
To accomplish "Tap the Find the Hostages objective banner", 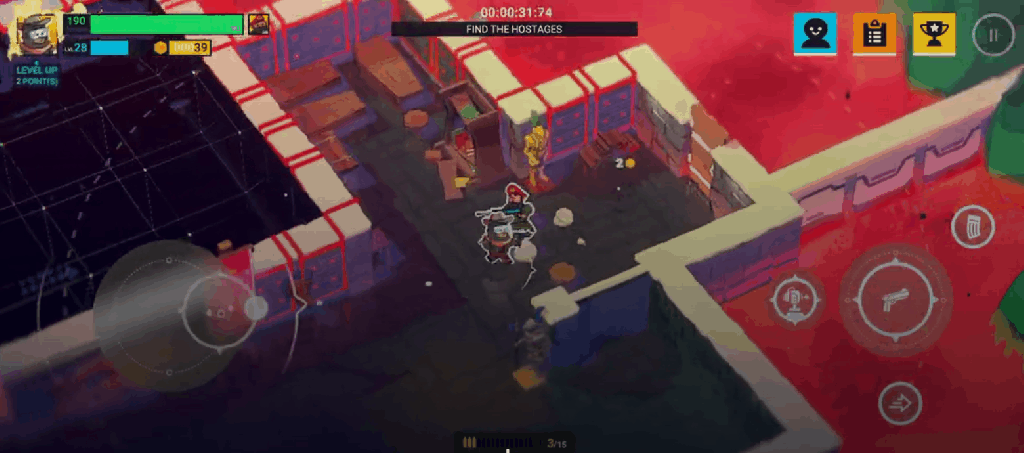I will (514, 29).
